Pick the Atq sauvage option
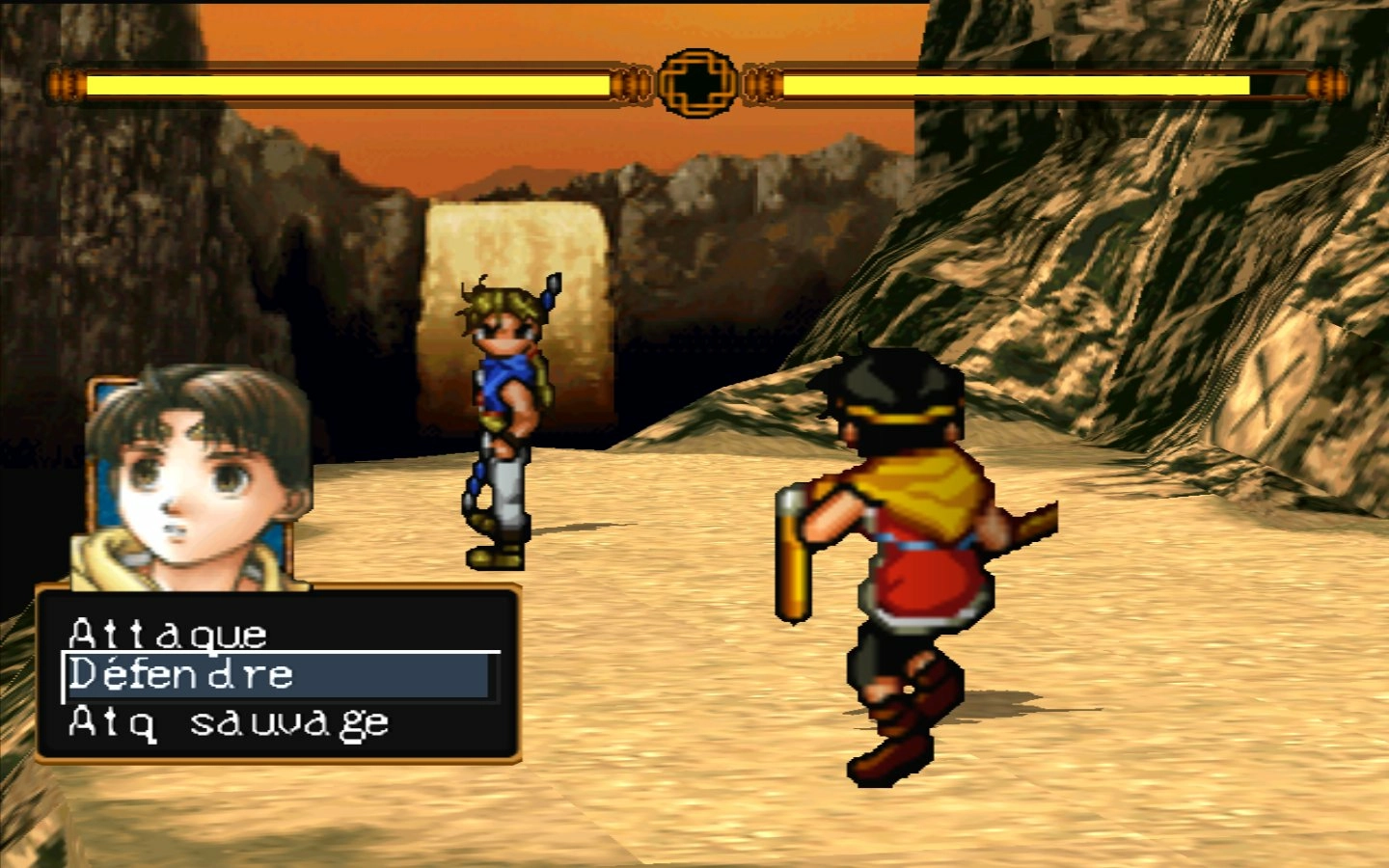The height and width of the screenshot is (868, 1389). click(x=229, y=722)
